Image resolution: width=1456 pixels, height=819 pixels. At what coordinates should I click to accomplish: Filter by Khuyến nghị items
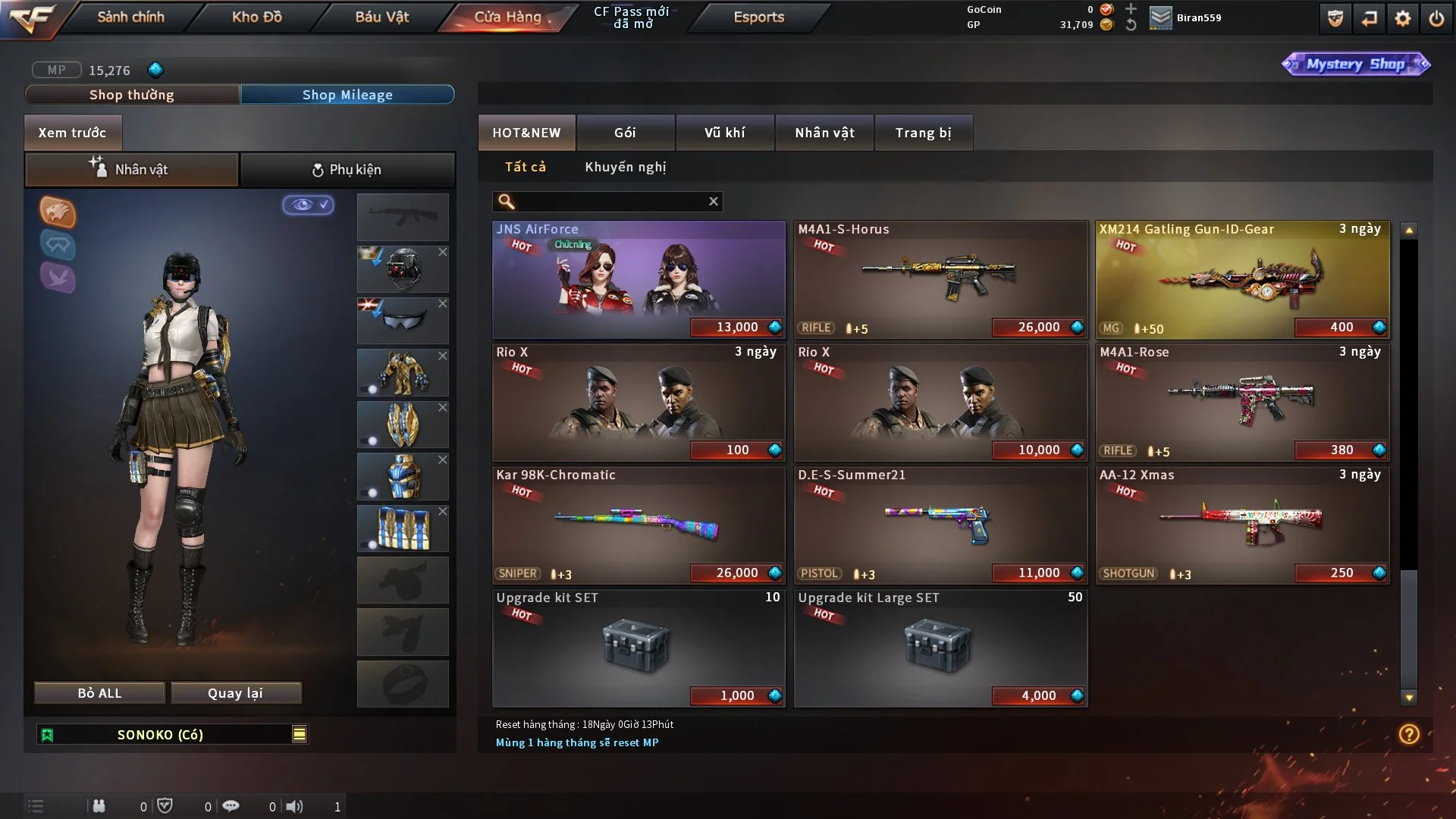pyautogui.click(x=625, y=167)
